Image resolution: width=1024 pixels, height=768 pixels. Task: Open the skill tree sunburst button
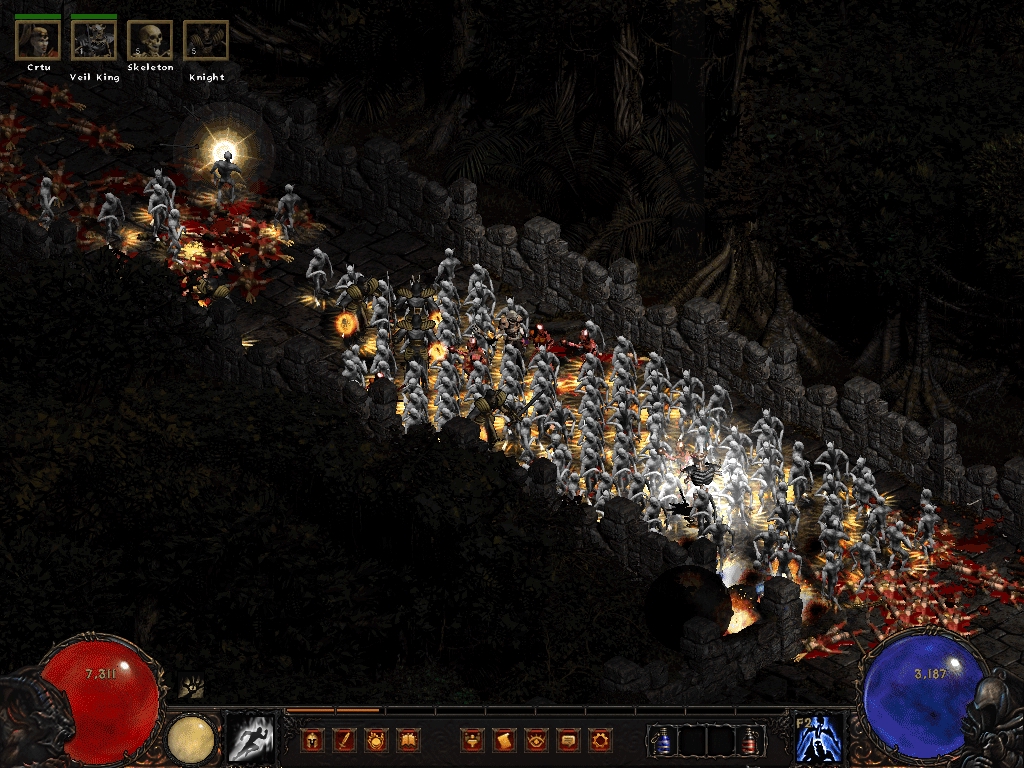377,740
